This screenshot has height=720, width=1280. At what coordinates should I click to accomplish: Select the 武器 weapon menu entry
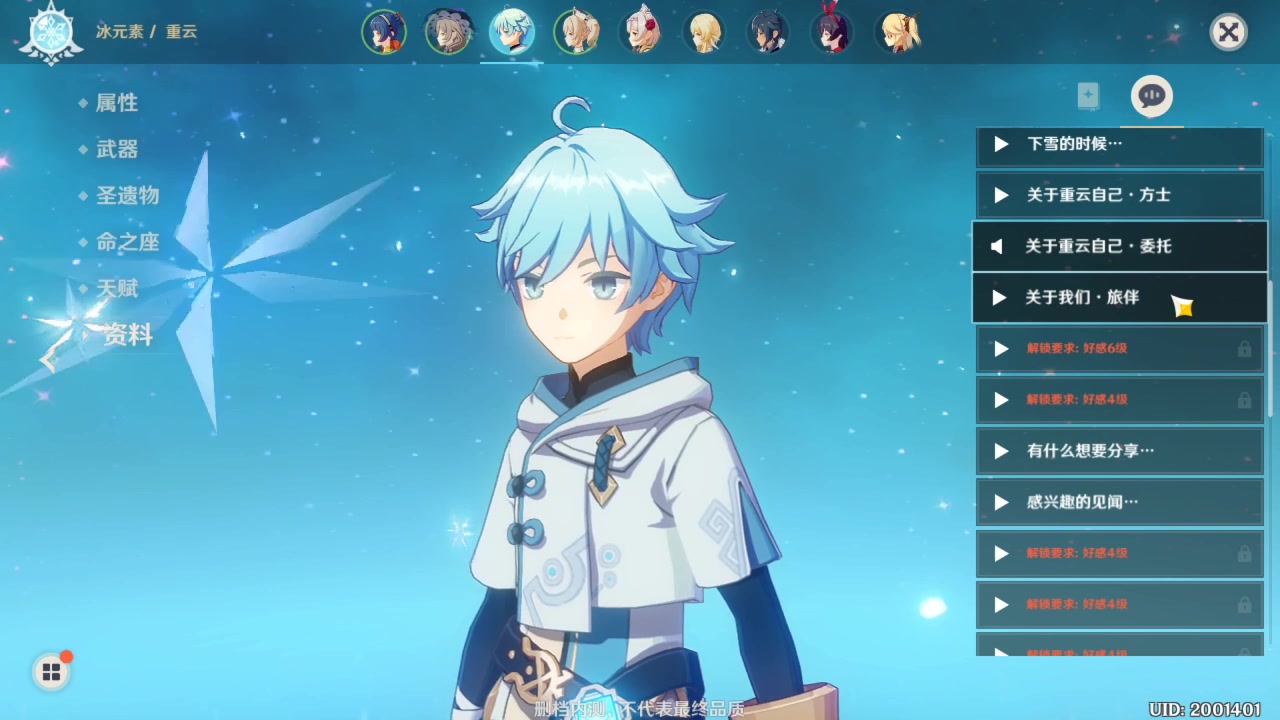117,149
